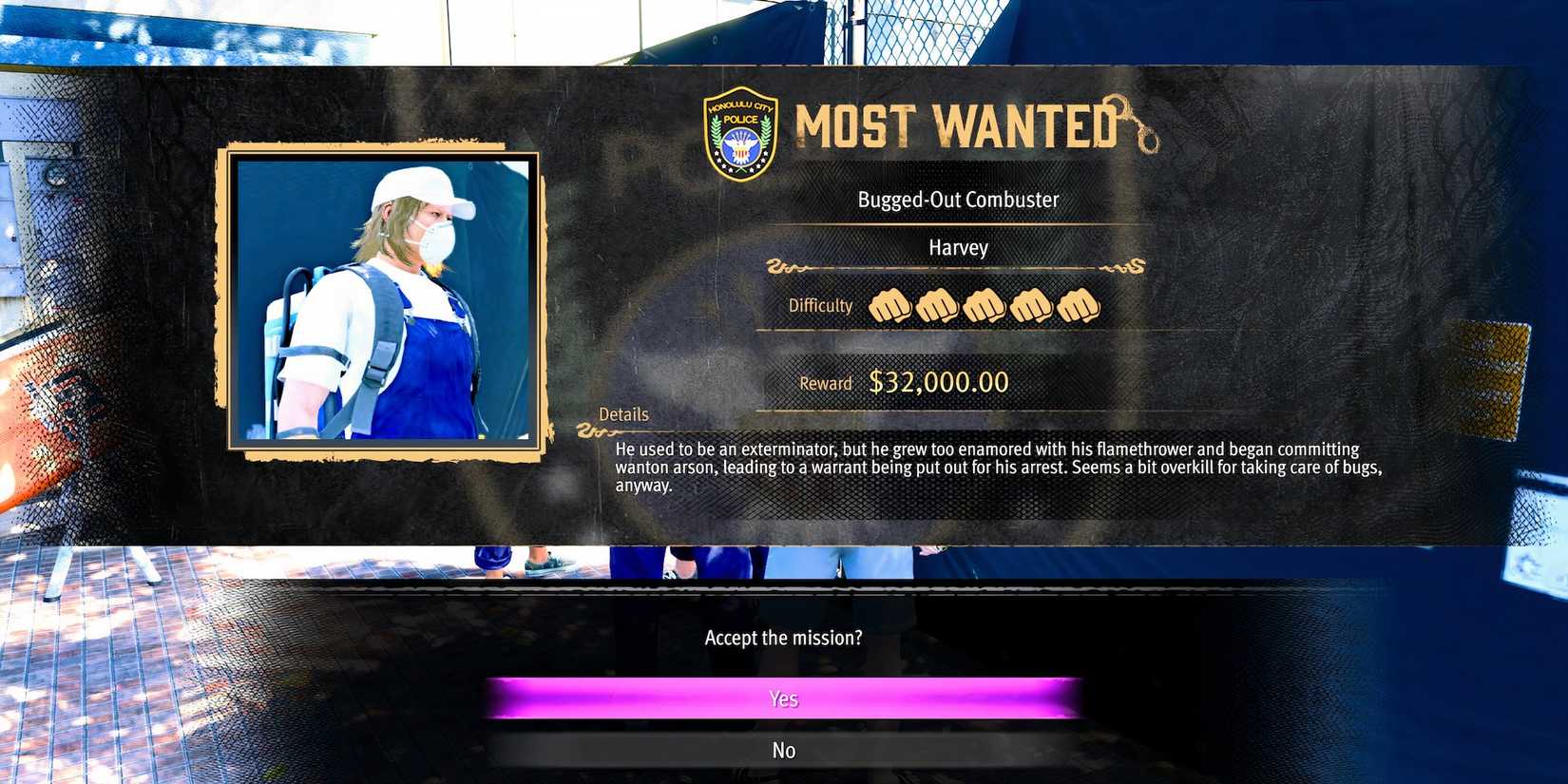1568x784 pixels.
Task: Confirm the mission by choosing Yes
Action: click(783, 698)
